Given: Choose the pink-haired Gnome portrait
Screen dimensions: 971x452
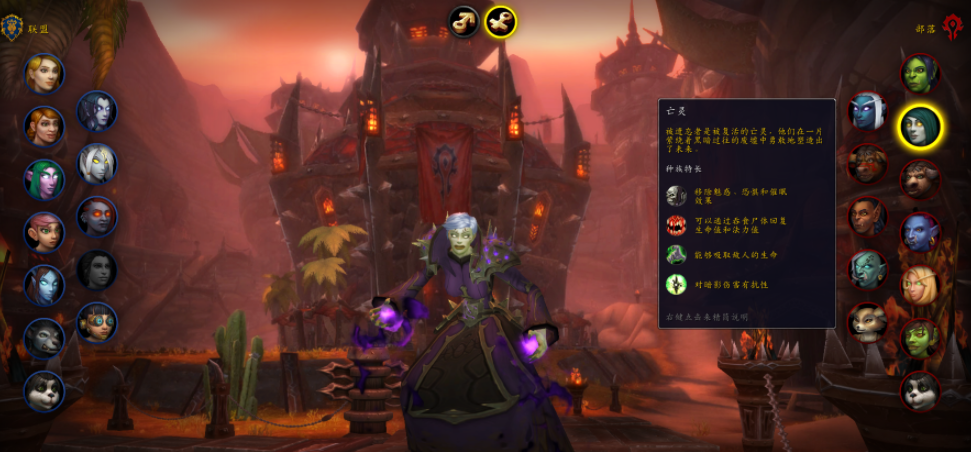Looking at the screenshot, I should coord(44,232).
